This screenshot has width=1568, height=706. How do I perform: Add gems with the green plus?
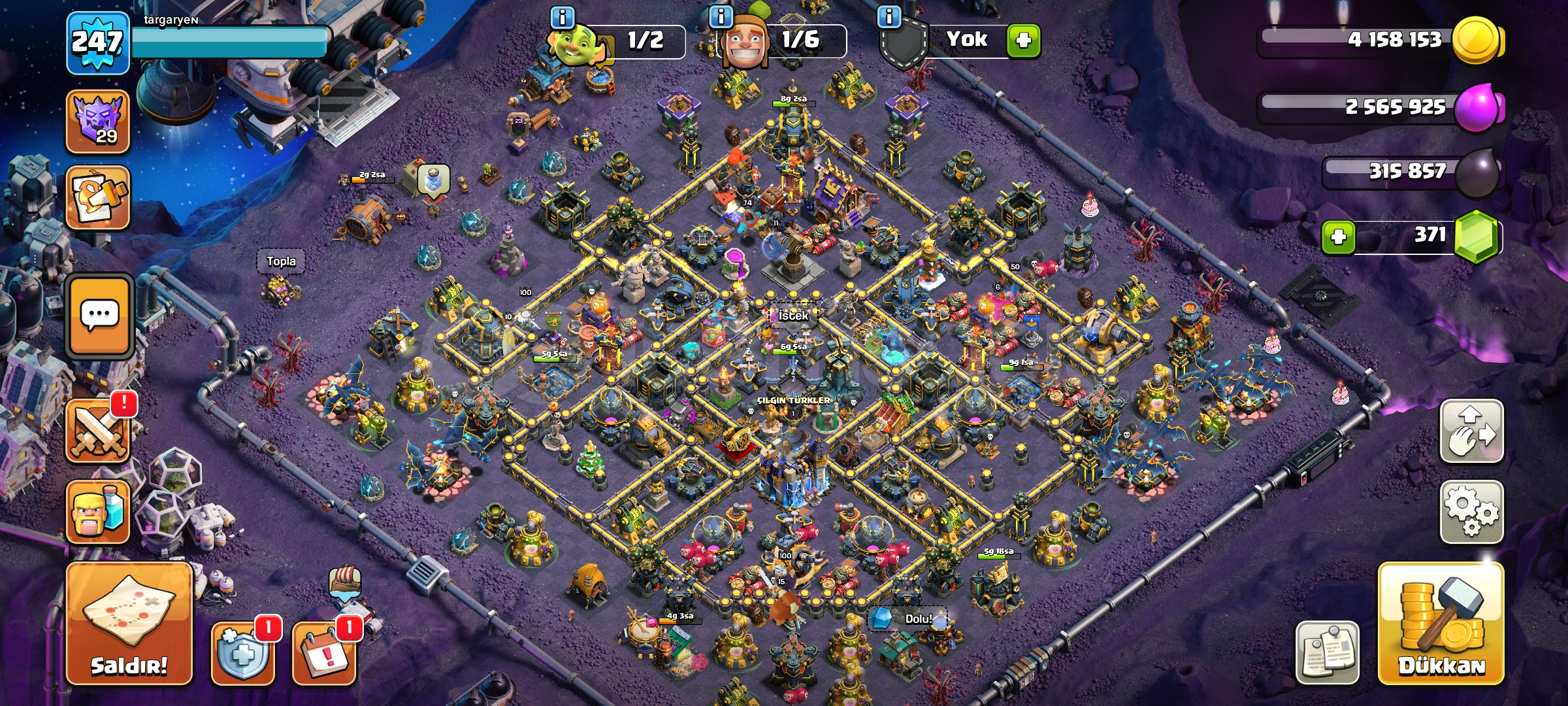pyautogui.click(x=1338, y=237)
